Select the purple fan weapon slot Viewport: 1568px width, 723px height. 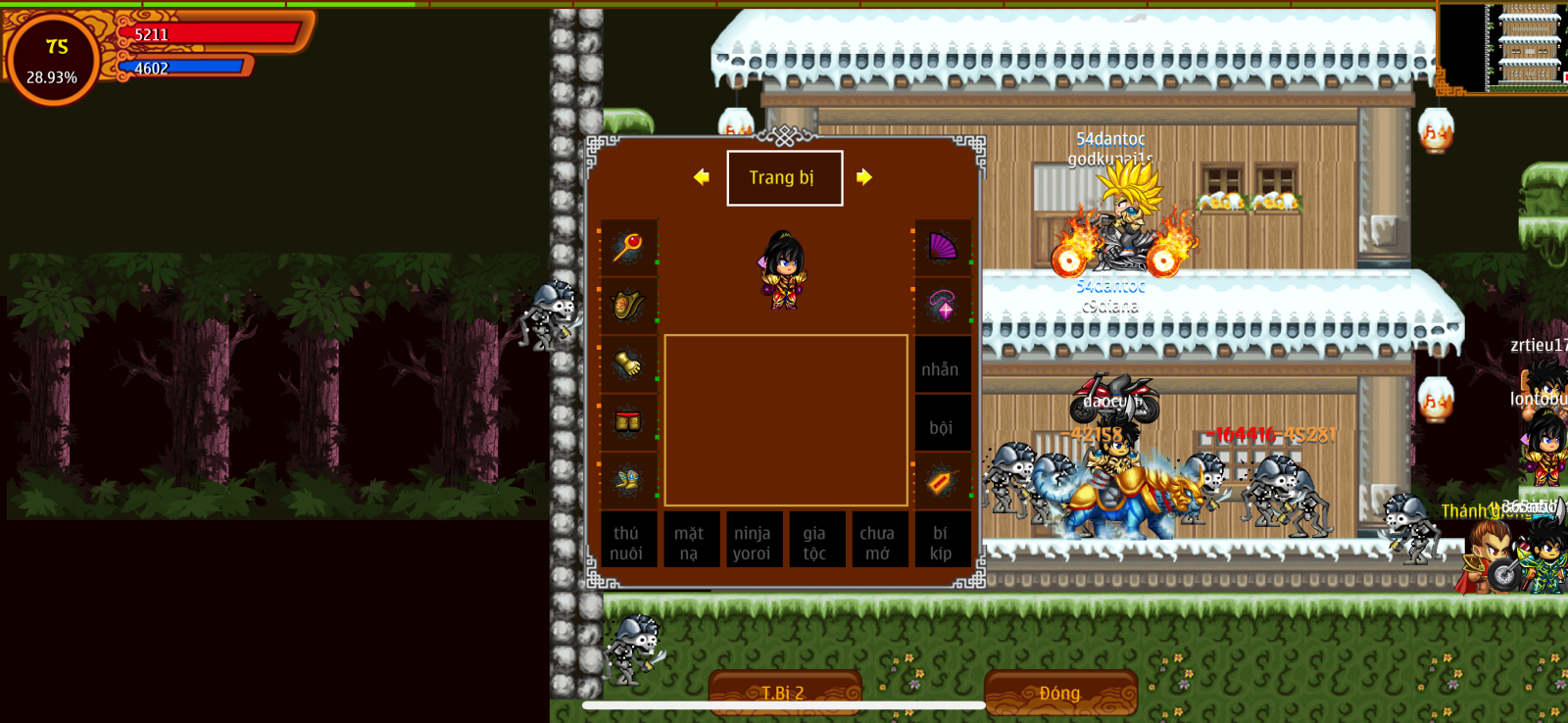pyautogui.click(x=942, y=247)
